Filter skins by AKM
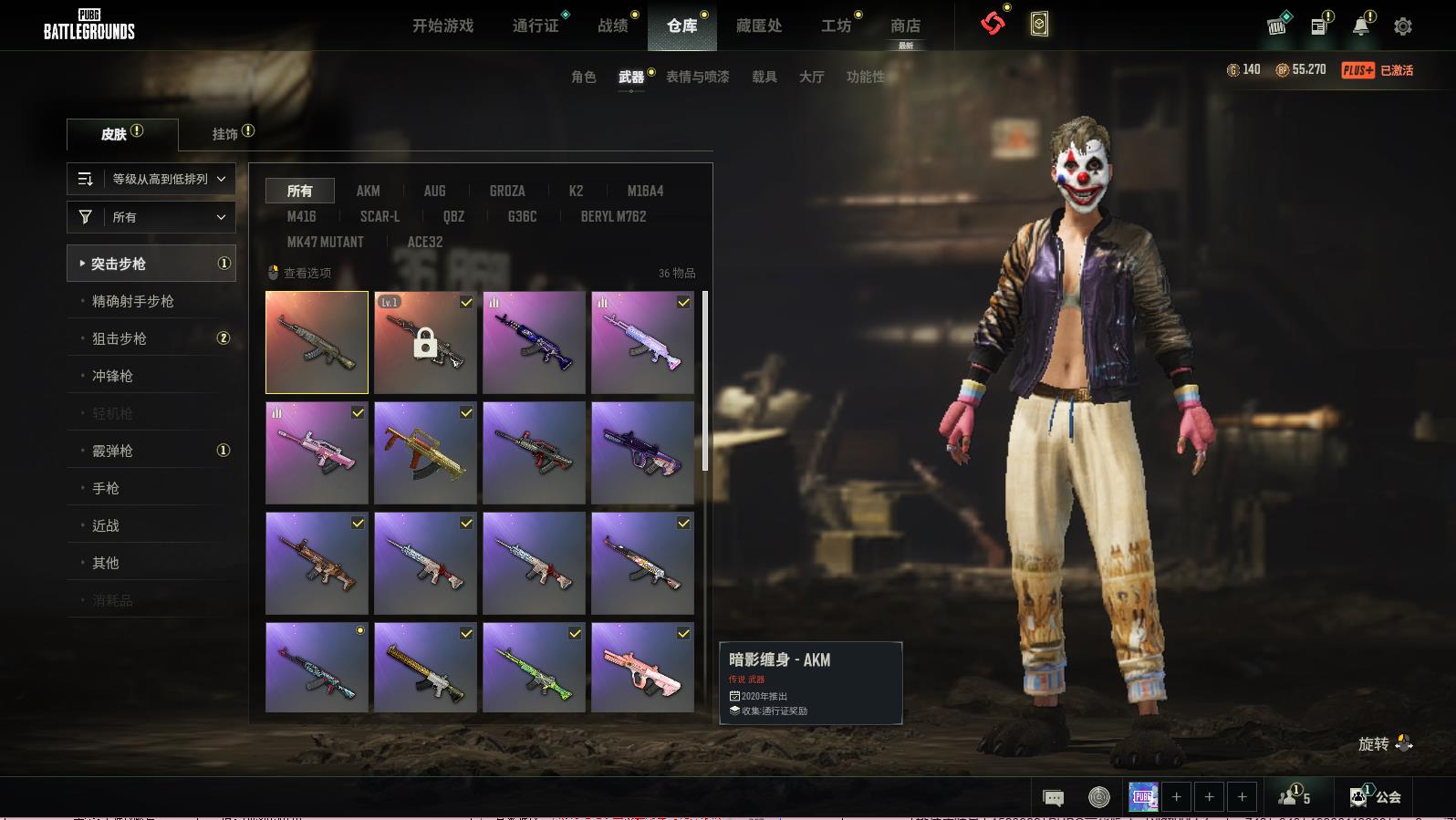This screenshot has width=1456, height=820. (368, 191)
